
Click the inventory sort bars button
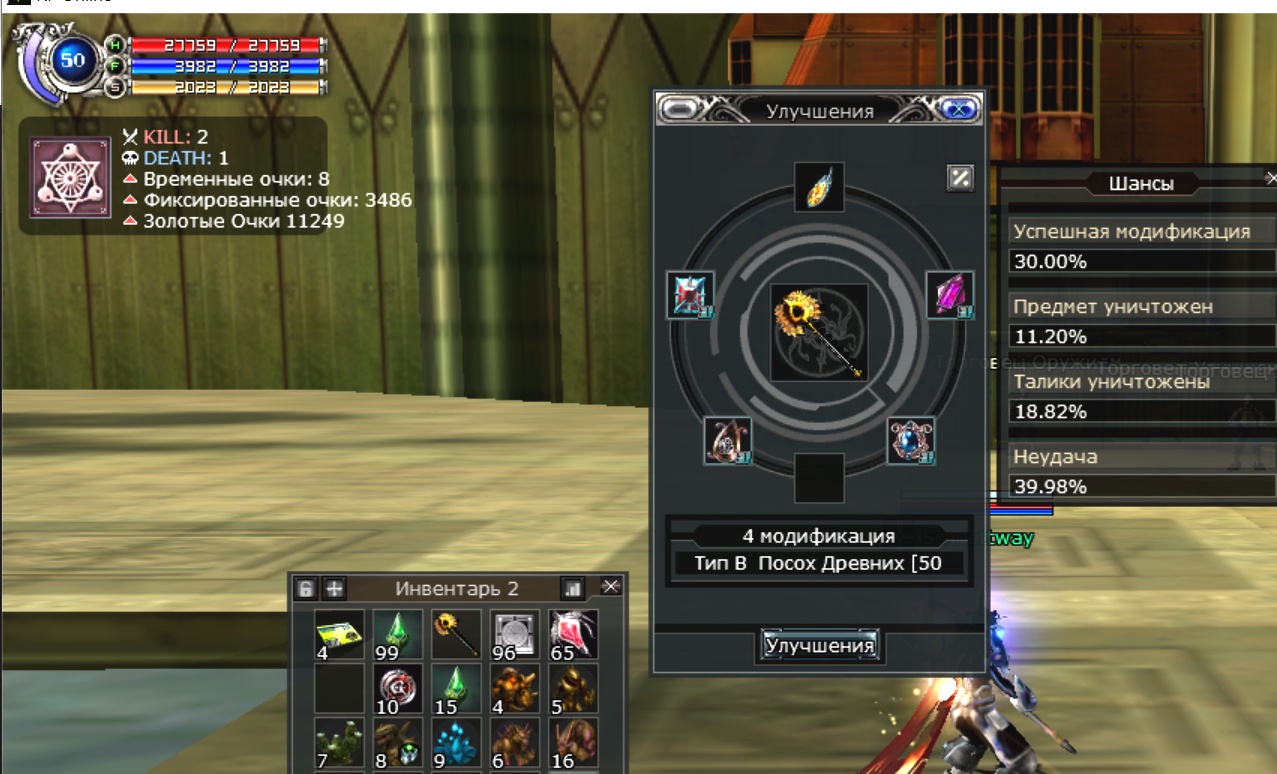(573, 588)
